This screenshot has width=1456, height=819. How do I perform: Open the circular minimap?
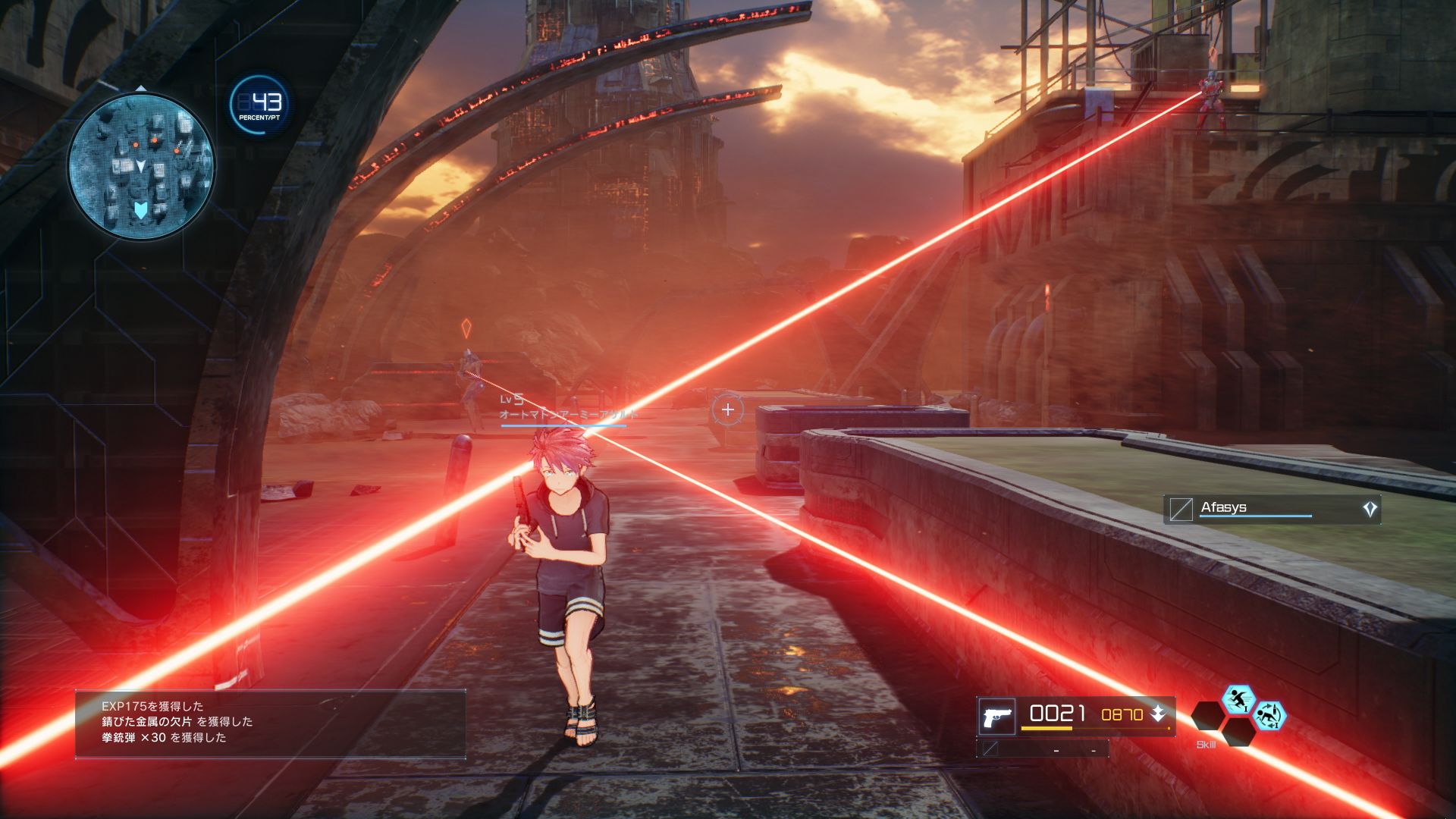coord(141,166)
